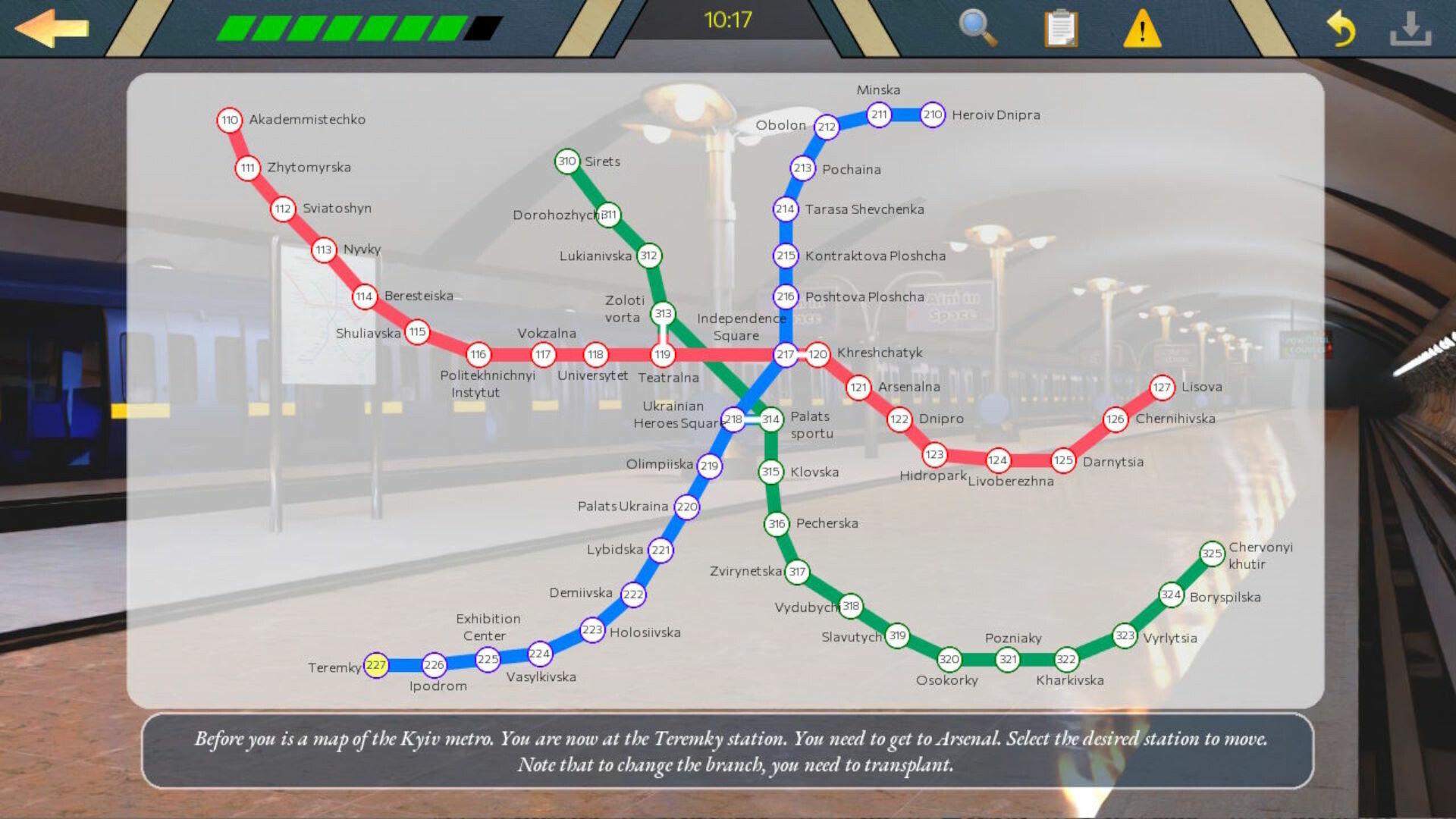
Task: Select Akademmistechko terminal station 110
Action: pyautogui.click(x=230, y=119)
